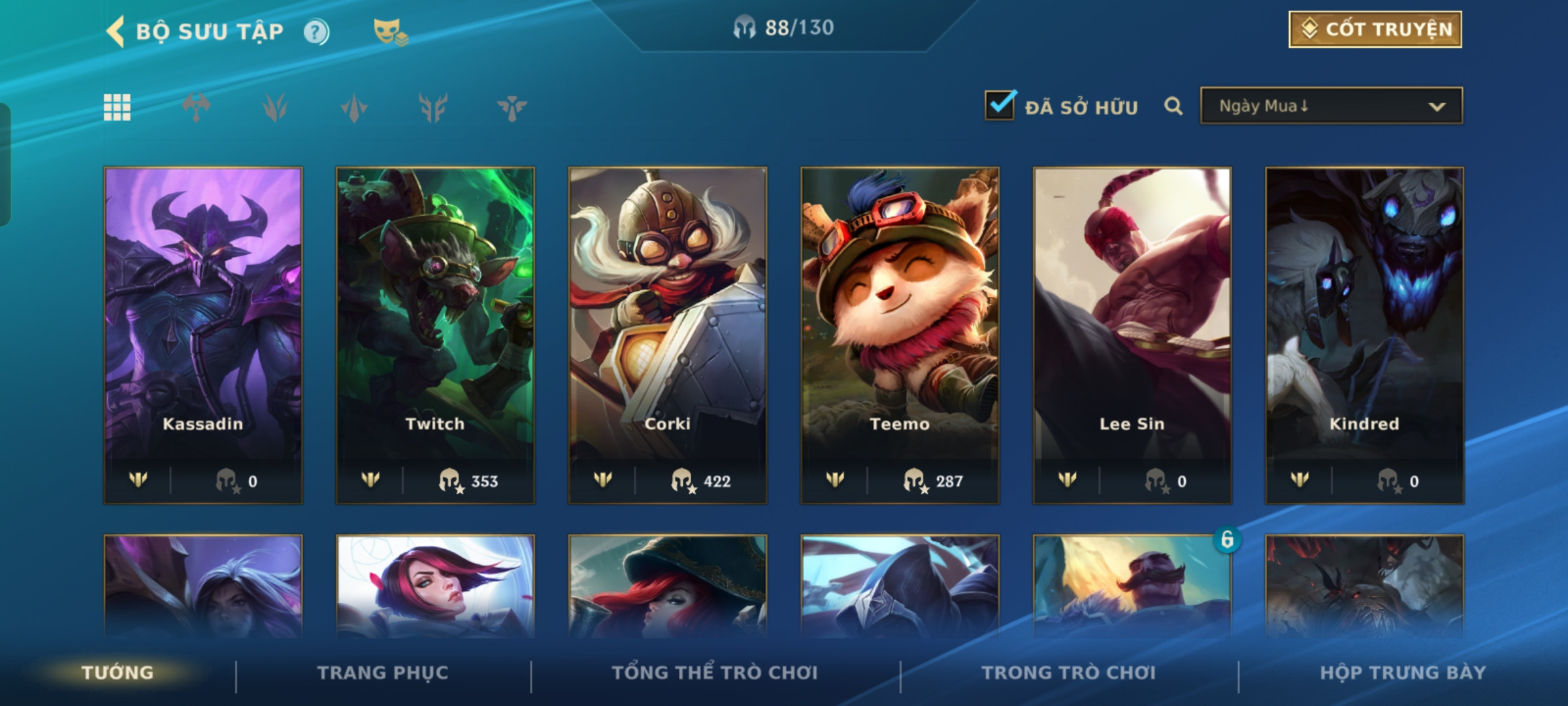The image size is (1568, 706).
Task: Open the Tổng Thể Trò Chơi tab
Action: tap(715, 673)
